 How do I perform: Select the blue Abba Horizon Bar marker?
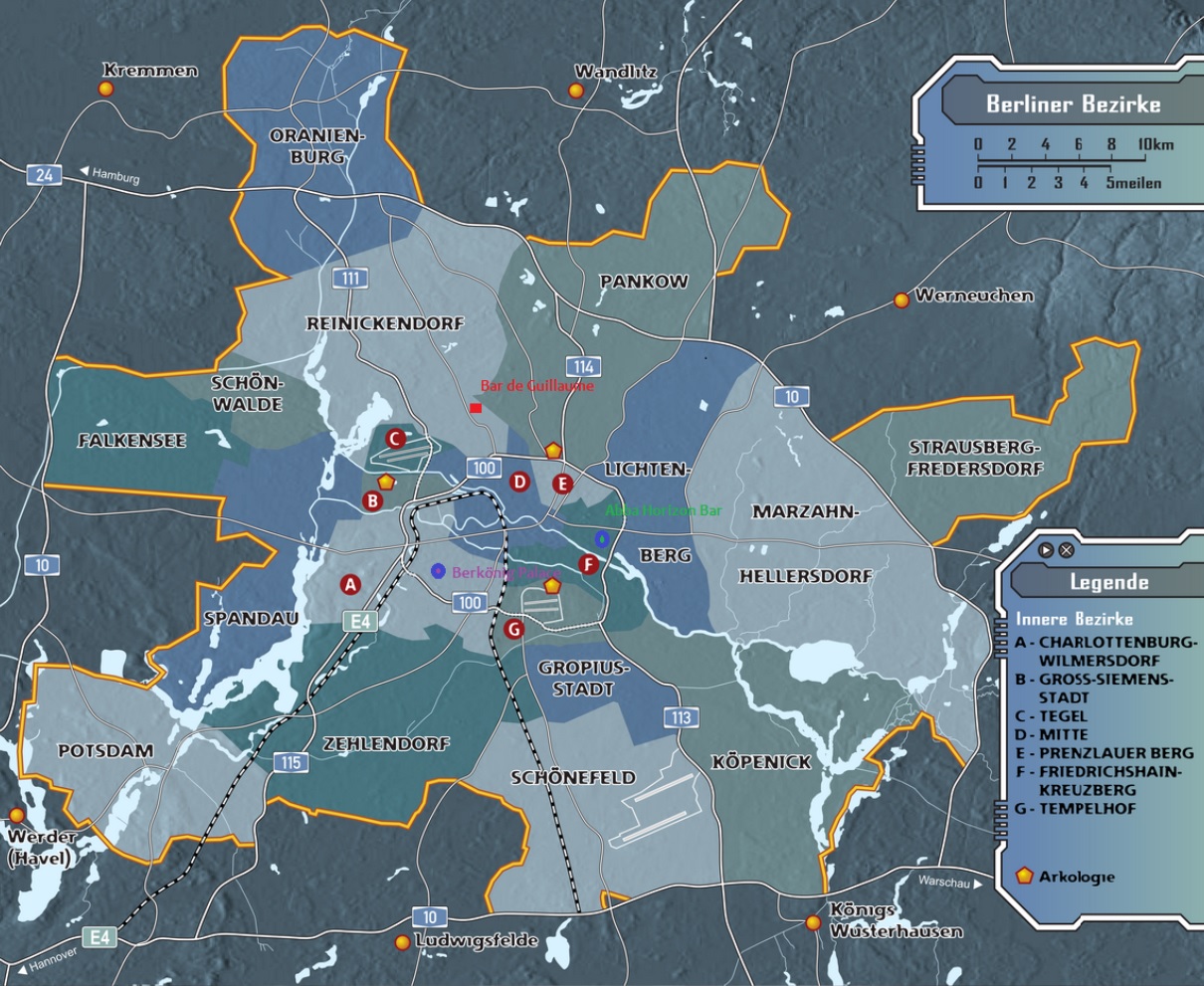(601, 538)
